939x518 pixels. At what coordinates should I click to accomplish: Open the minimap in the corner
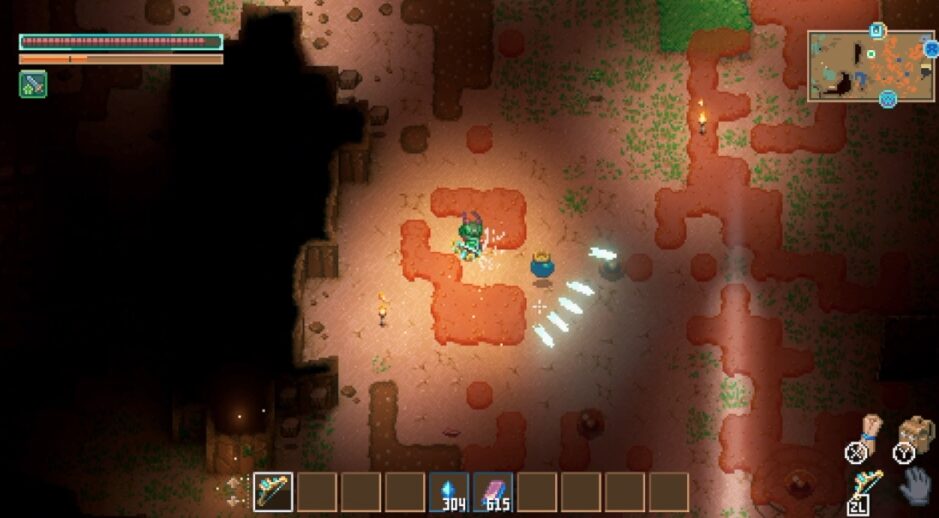[870, 65]
